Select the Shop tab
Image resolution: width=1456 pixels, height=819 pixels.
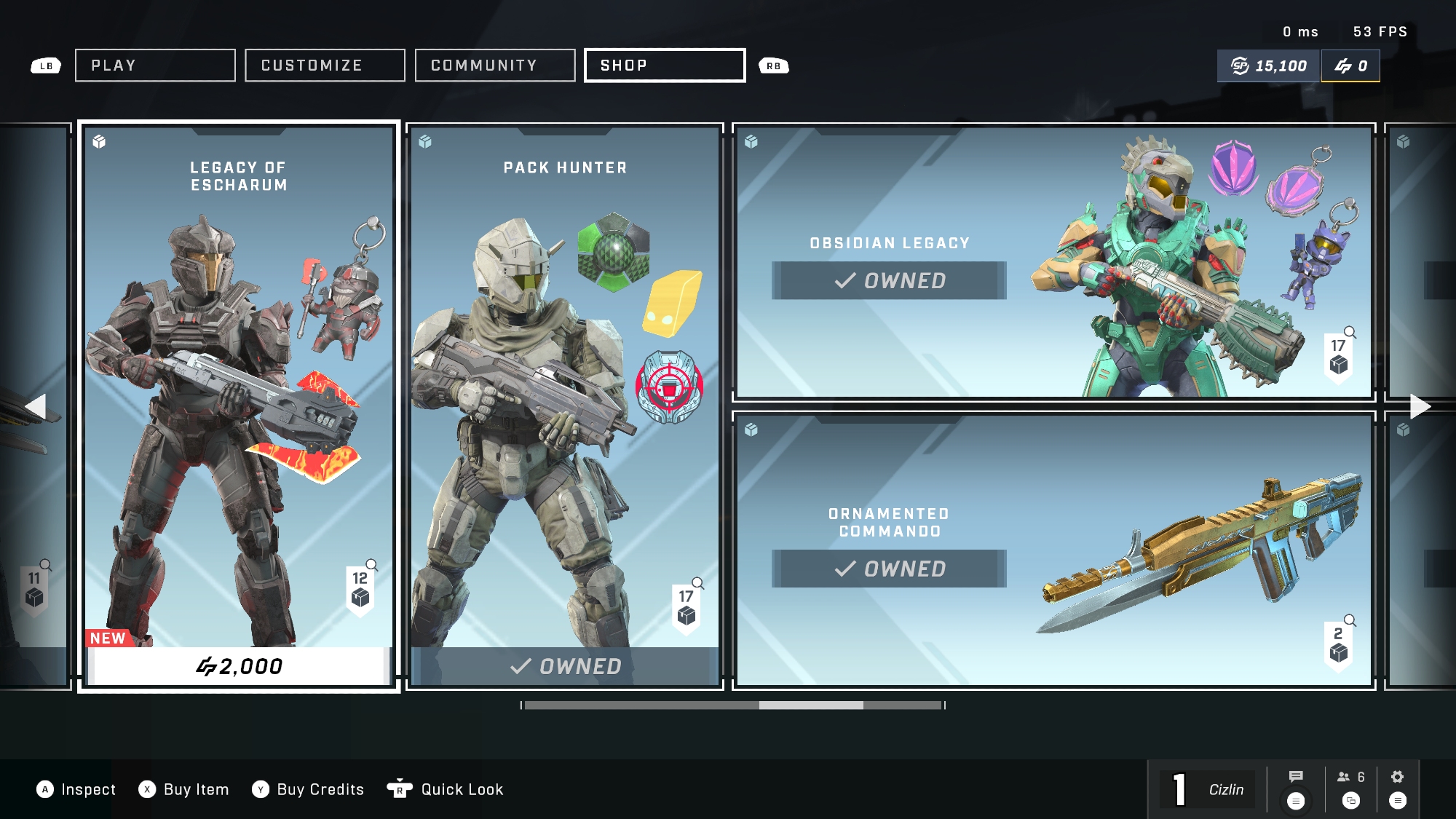665,66
